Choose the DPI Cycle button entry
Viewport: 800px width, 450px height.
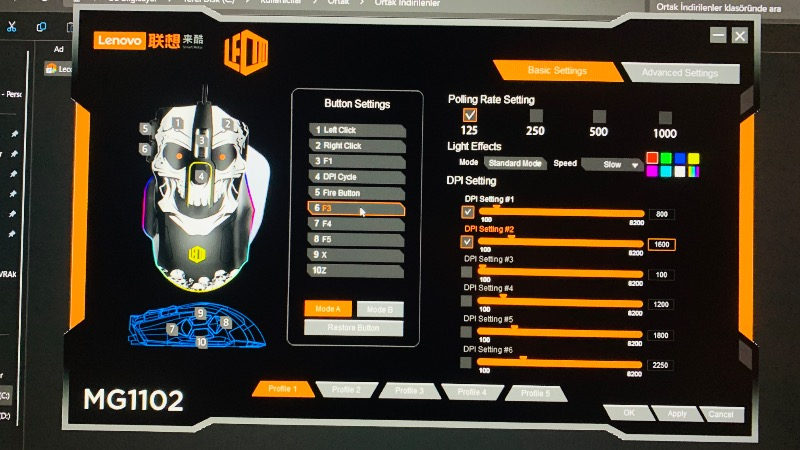click(357, 176)
